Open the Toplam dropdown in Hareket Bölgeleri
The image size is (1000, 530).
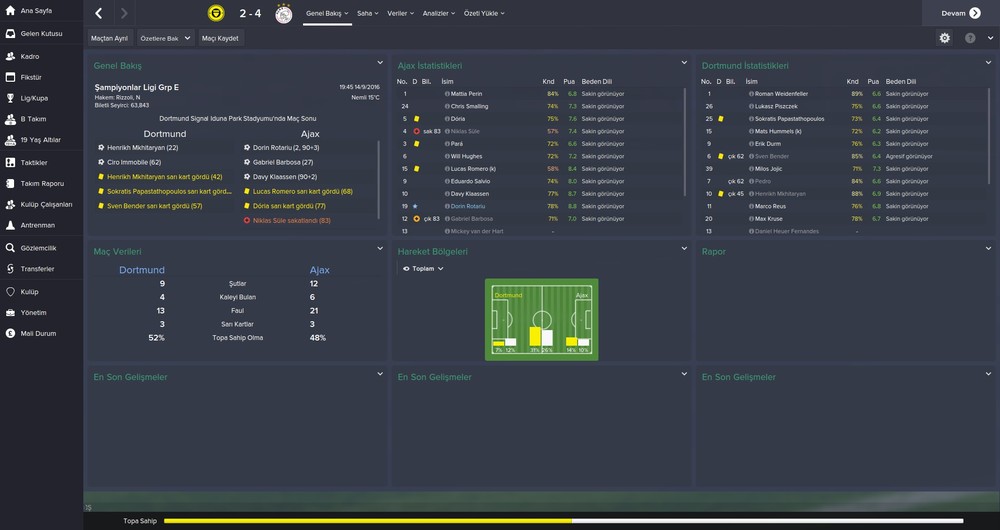[423, 269]
